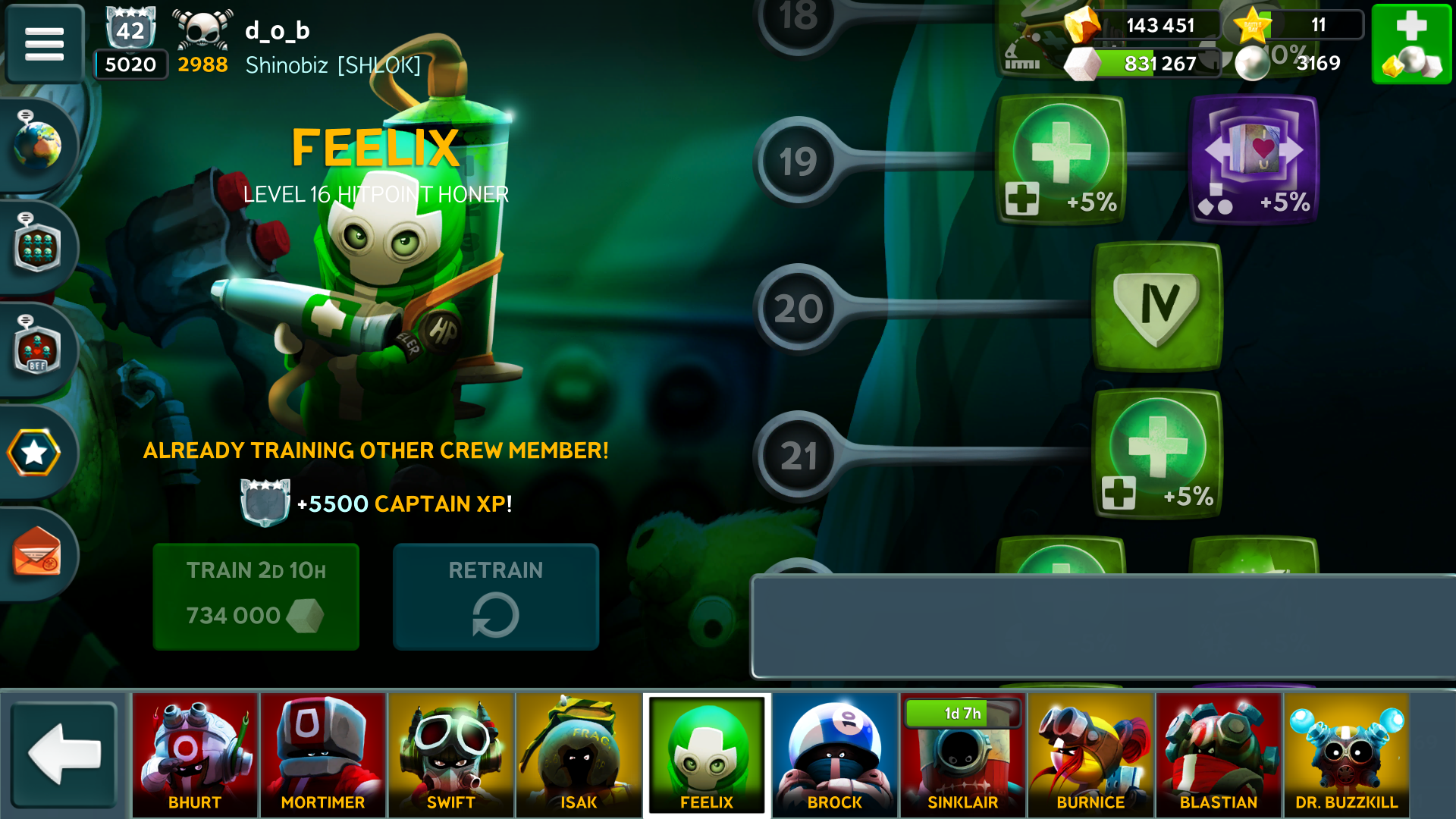
Task: Select crew member Dr. Buzzkill
Action: pyautogui.click(x=1346, y=754)
